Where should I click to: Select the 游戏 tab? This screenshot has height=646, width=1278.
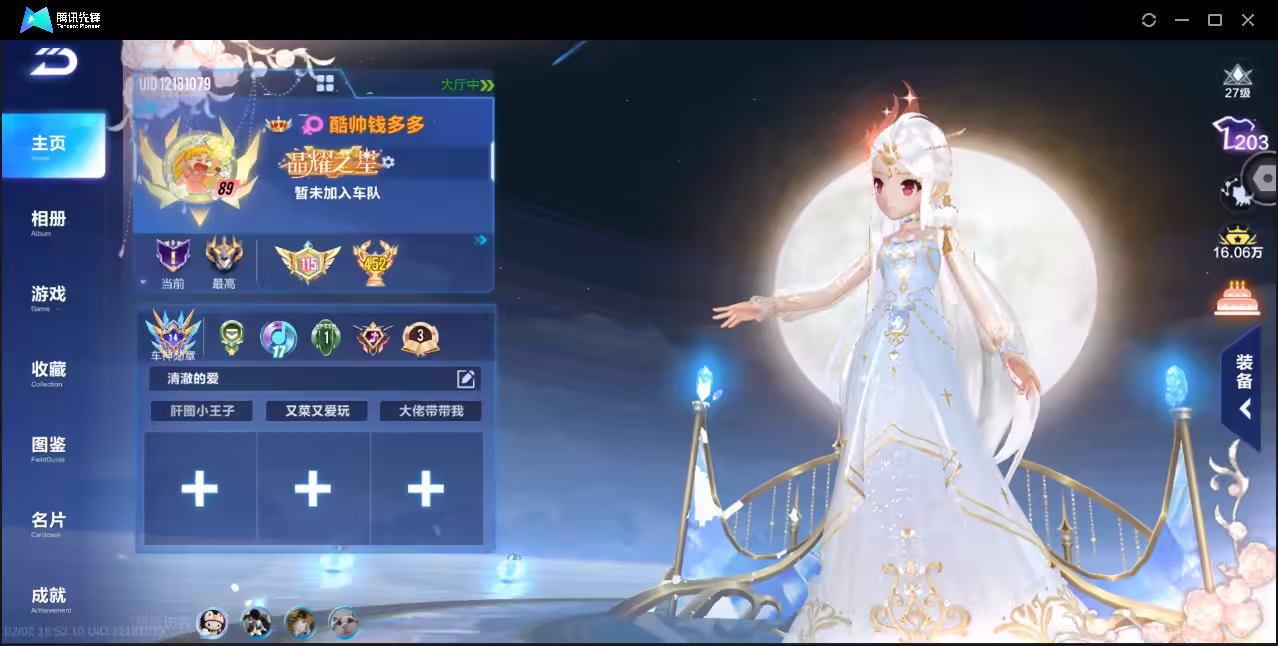pos(48,296)
